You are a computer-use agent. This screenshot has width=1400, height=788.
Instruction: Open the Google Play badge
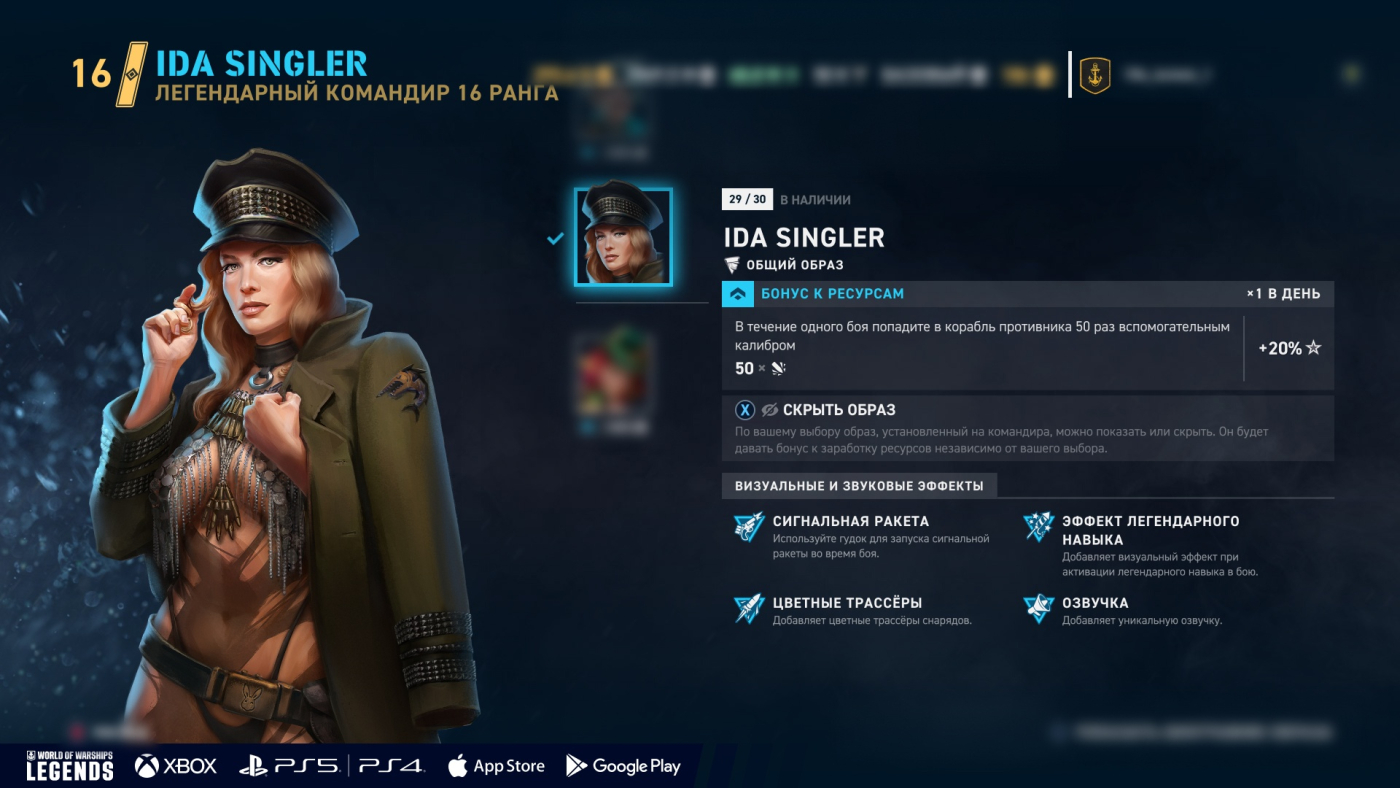click(x=623, y=766)
